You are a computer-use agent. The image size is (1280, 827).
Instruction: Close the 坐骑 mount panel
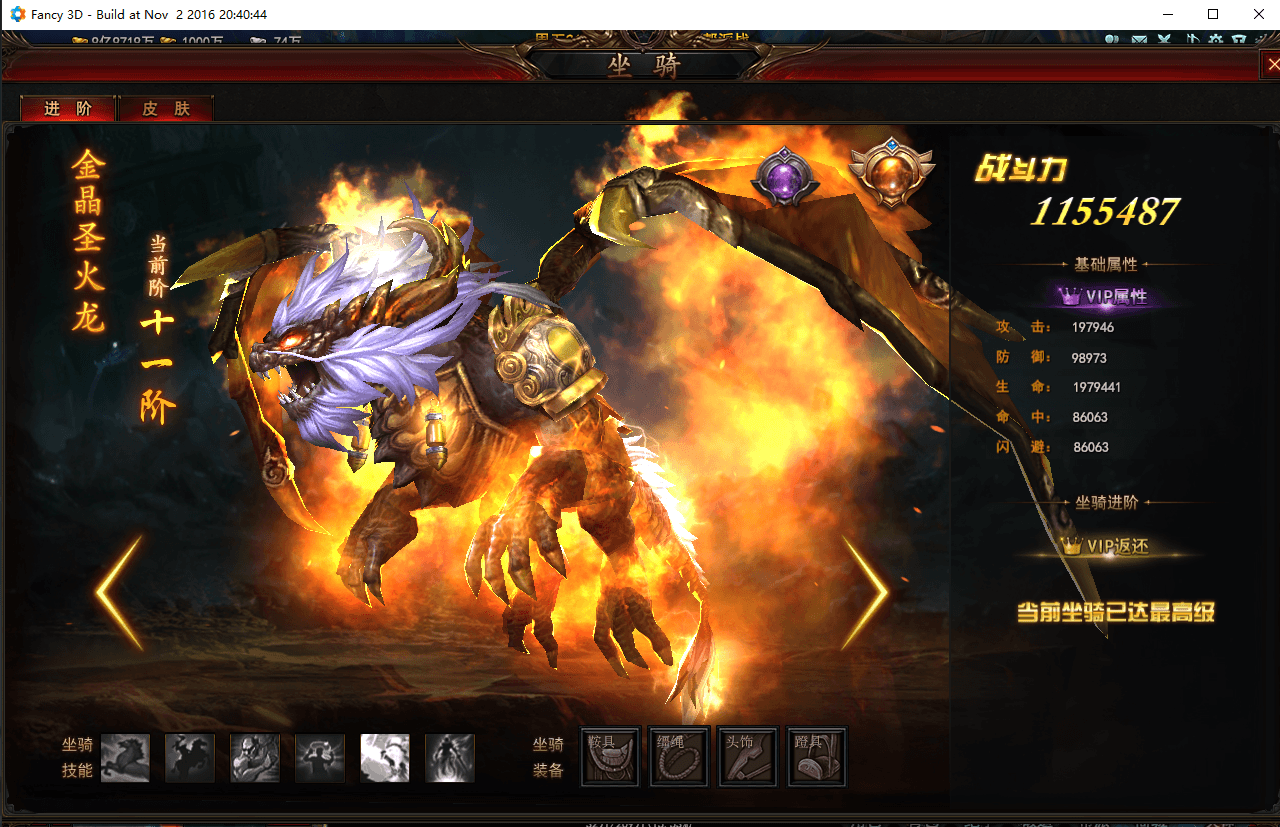1272,65
